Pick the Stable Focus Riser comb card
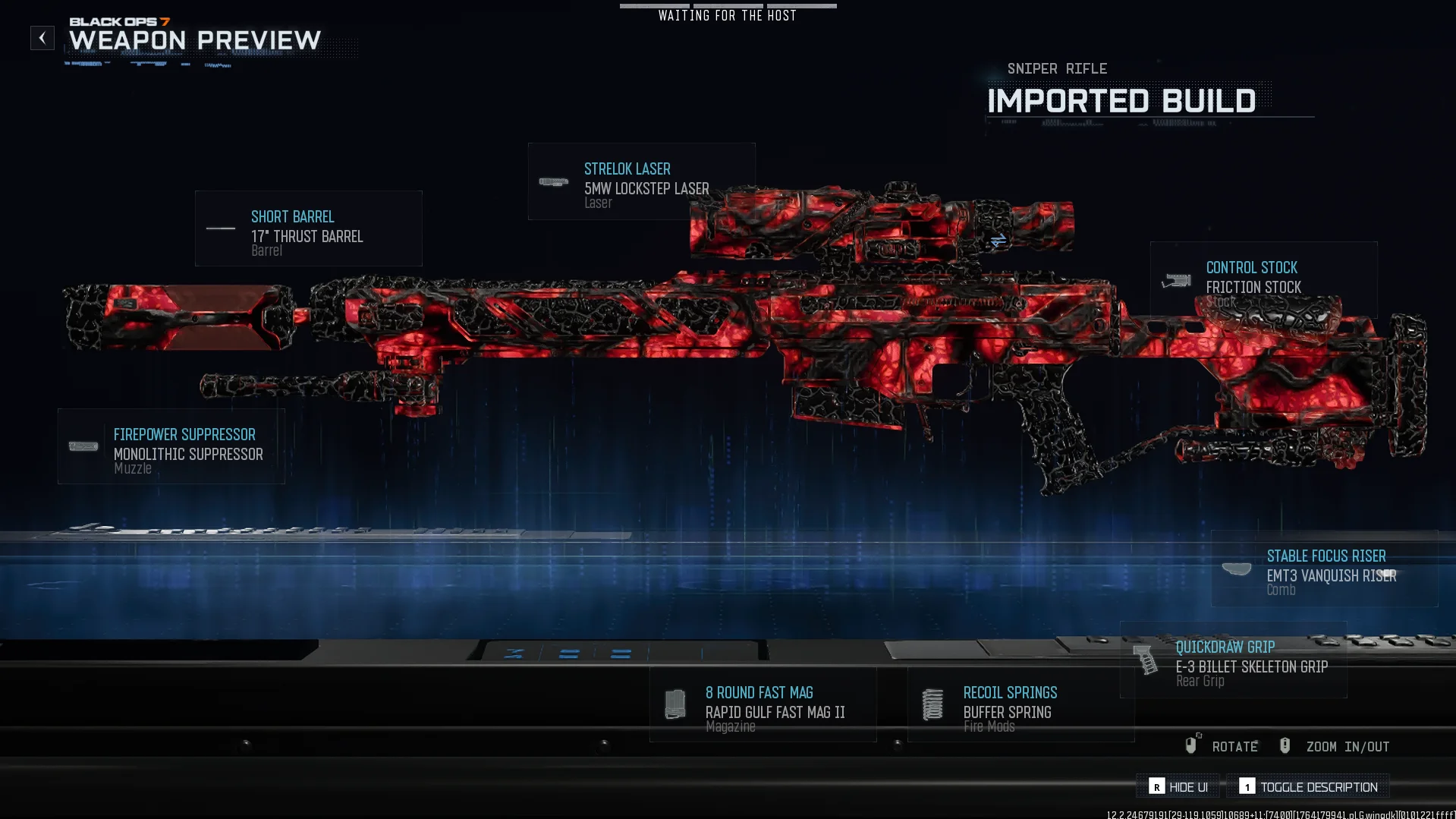 coord(1324,569)
